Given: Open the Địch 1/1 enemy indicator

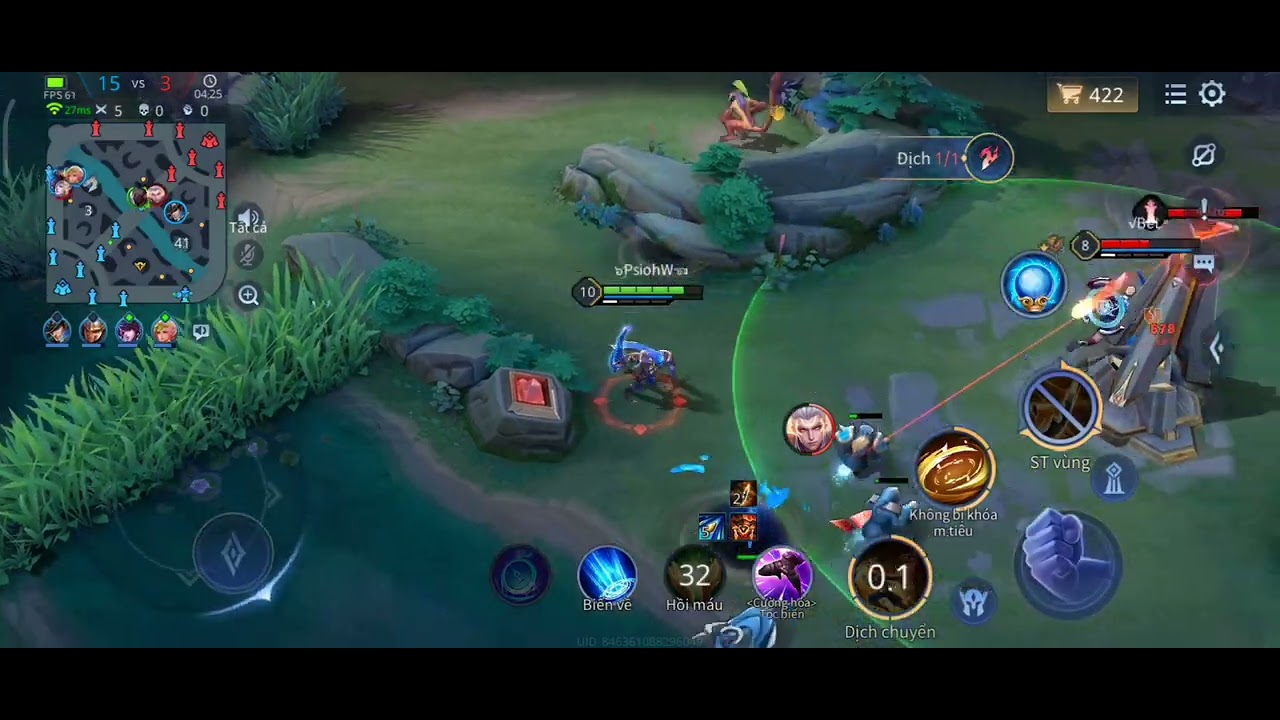Looking at the screenshot, I should click(x=988, y=158).
